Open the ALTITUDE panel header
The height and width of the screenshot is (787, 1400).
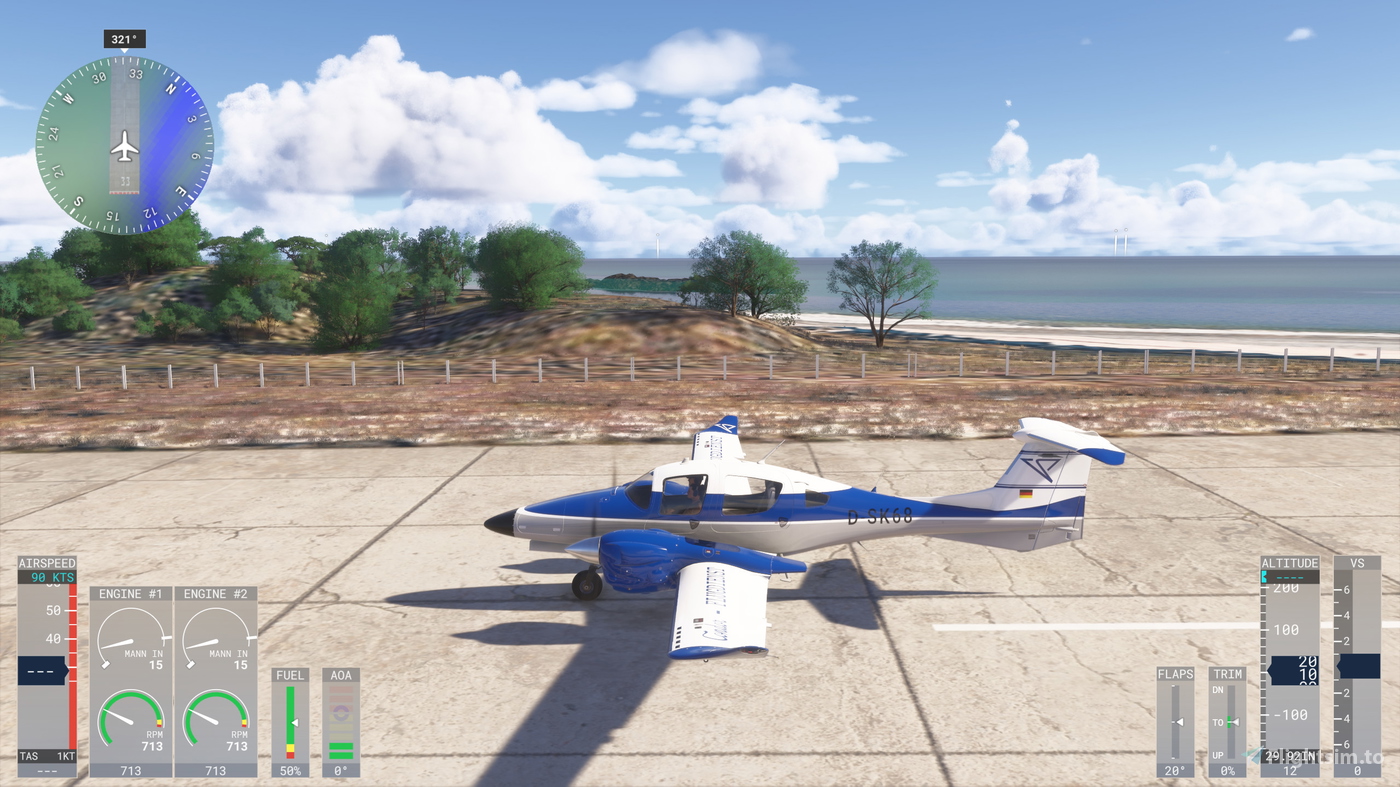1289,561
